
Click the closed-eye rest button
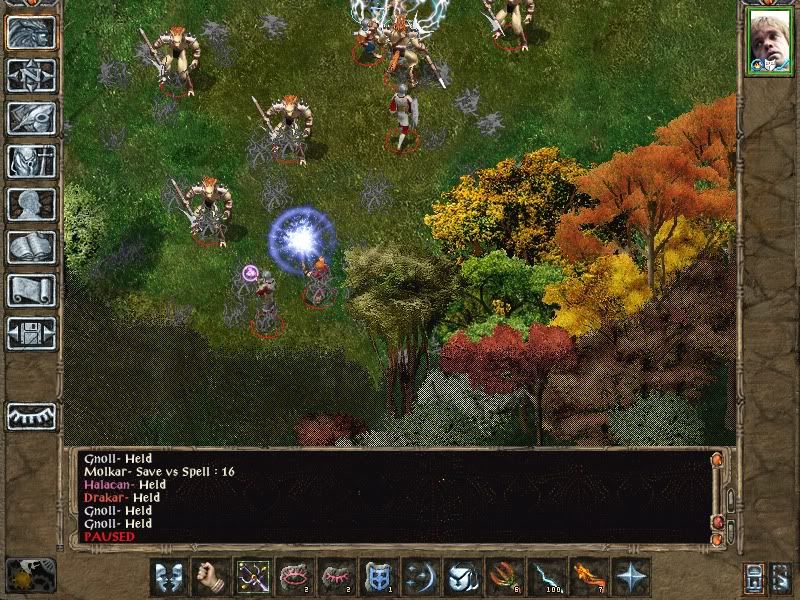tap(31, 416)
